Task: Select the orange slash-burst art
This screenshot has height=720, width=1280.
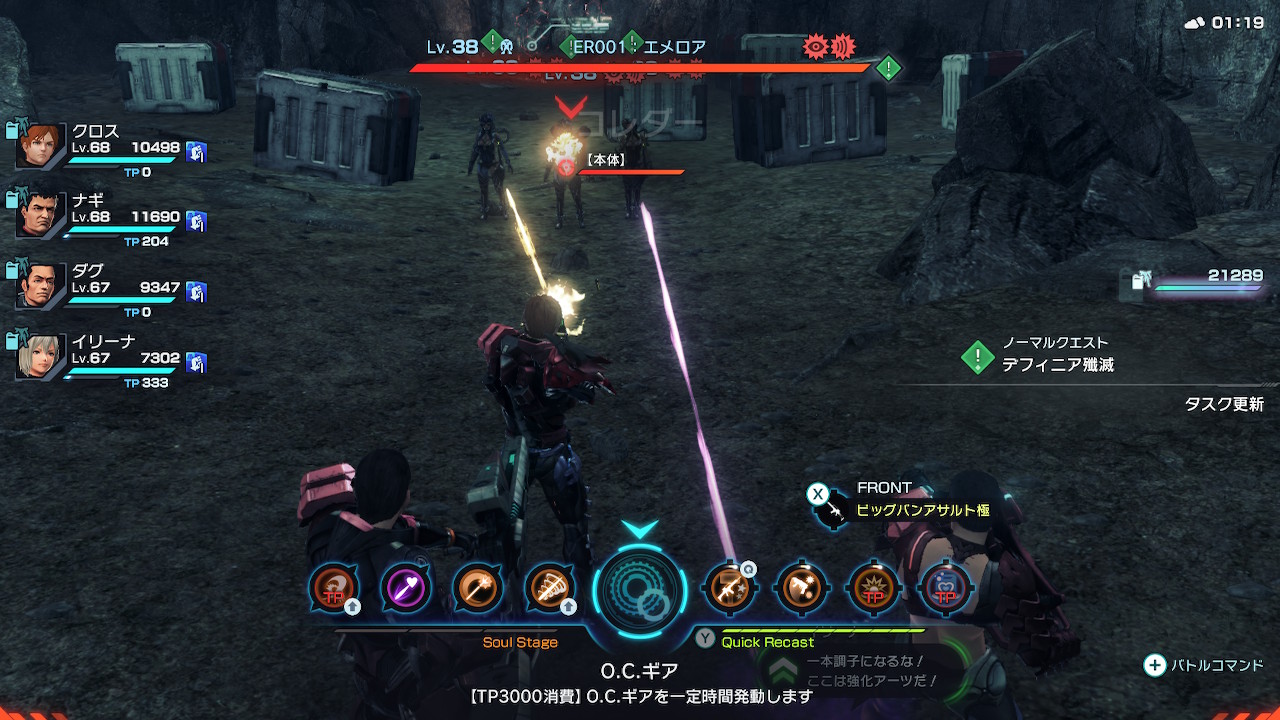Action: (x=801, y=588)
